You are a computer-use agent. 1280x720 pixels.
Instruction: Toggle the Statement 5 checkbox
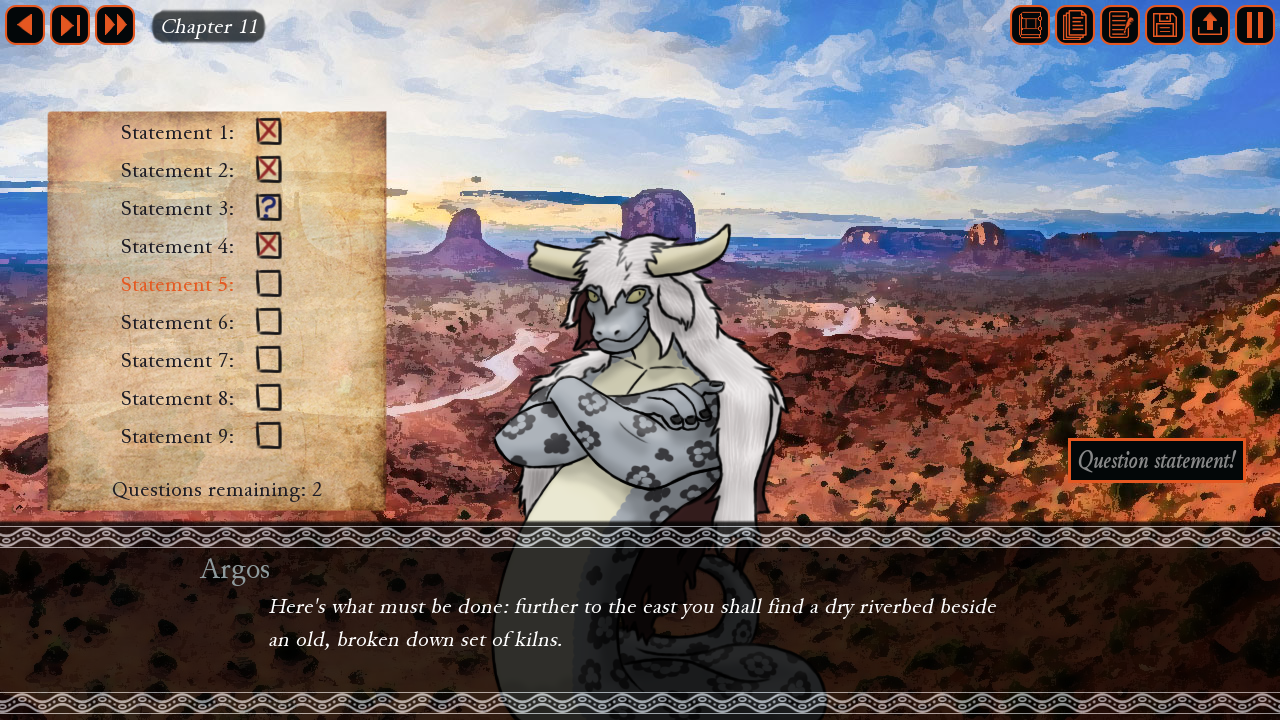(268, 284)
